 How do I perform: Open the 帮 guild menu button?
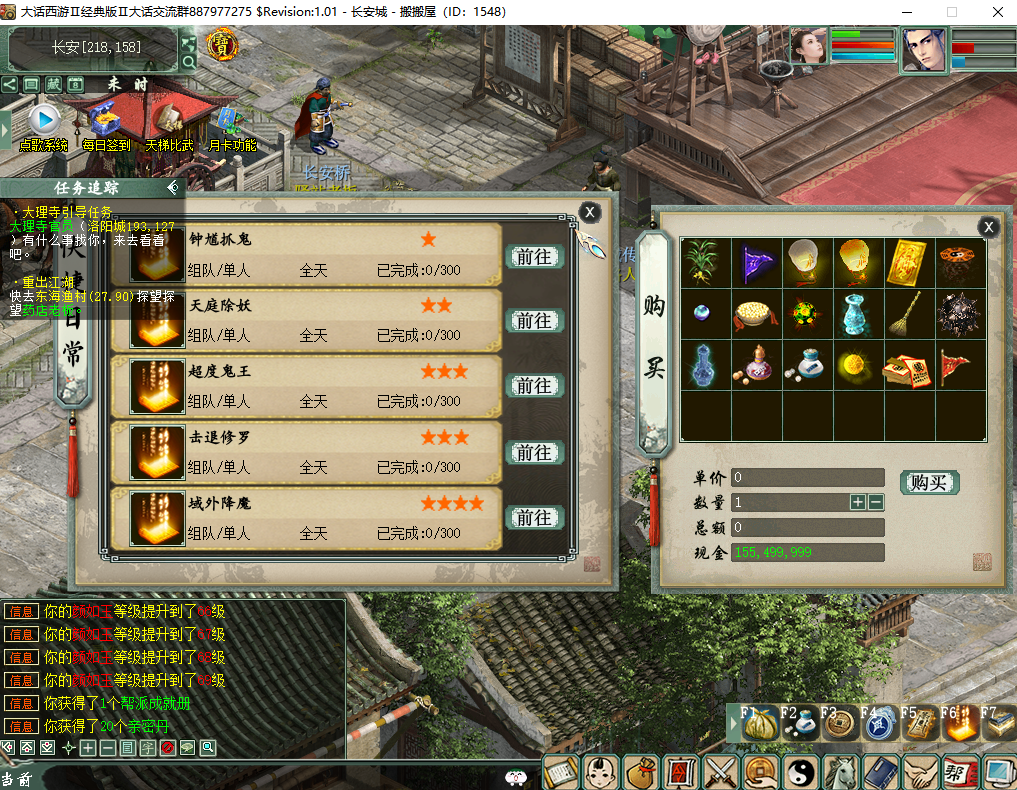pos(957,771)
